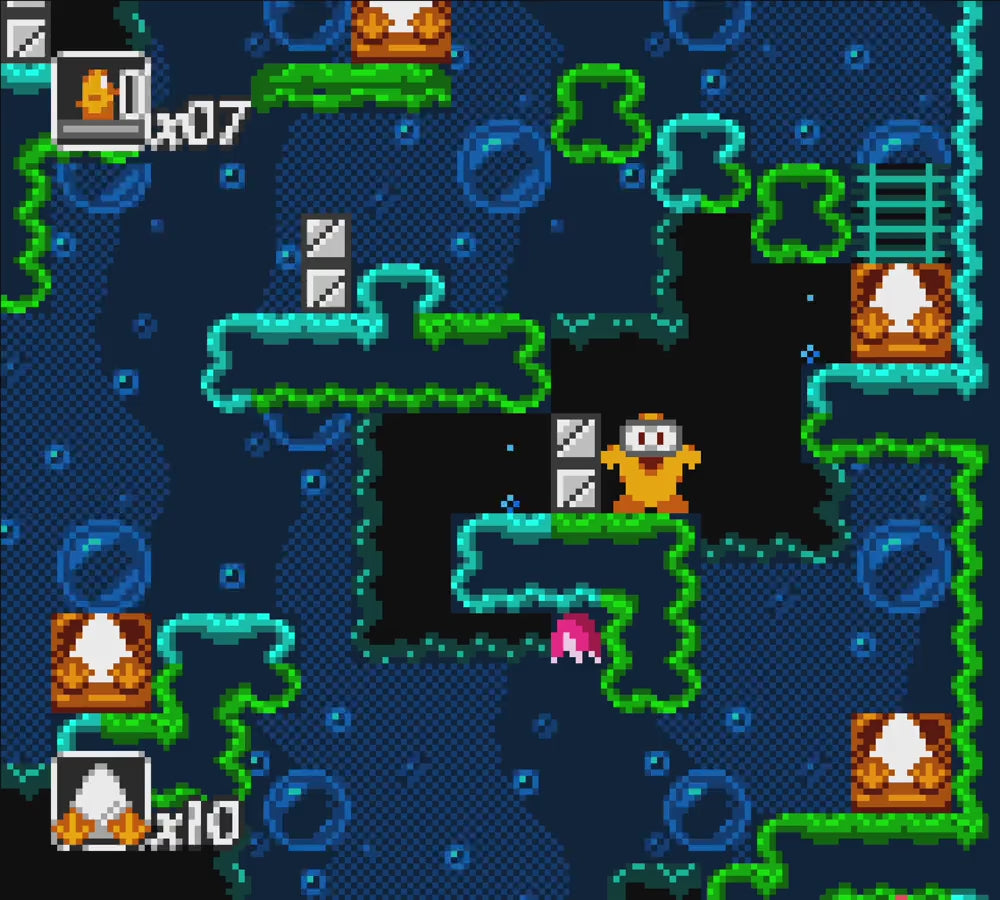Viewport: 1000px width, 900px height.
Task: Click the duck lives icon
Action: pos(100,100)
